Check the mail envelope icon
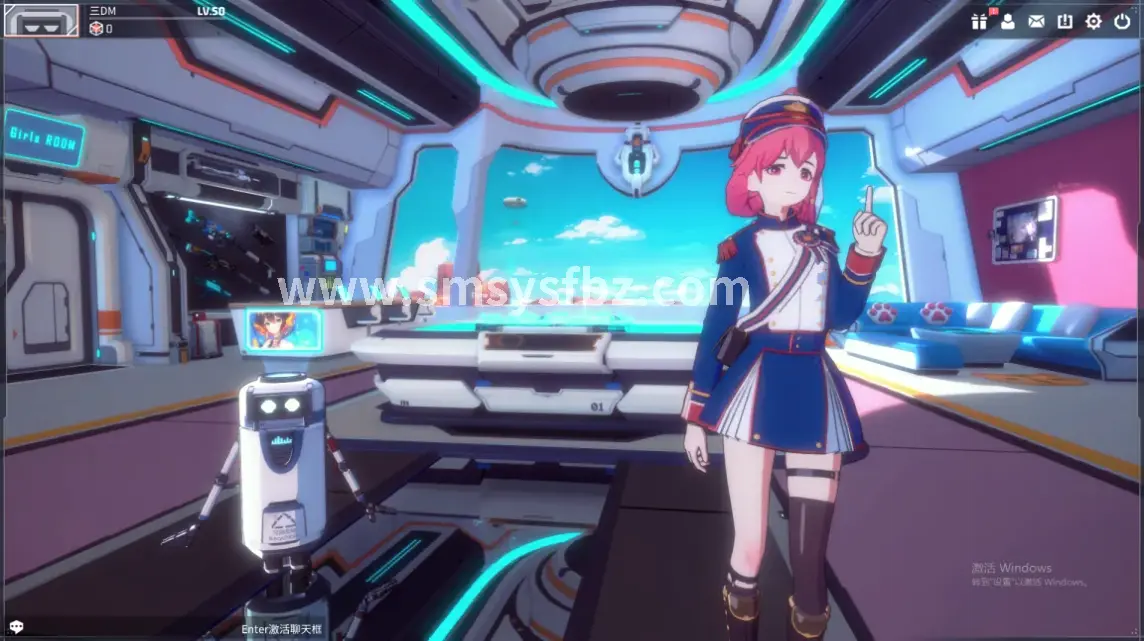Image resolution: width=1144 pixels, height=641 pixels. pyautogui.click(x=1036, y=21)
